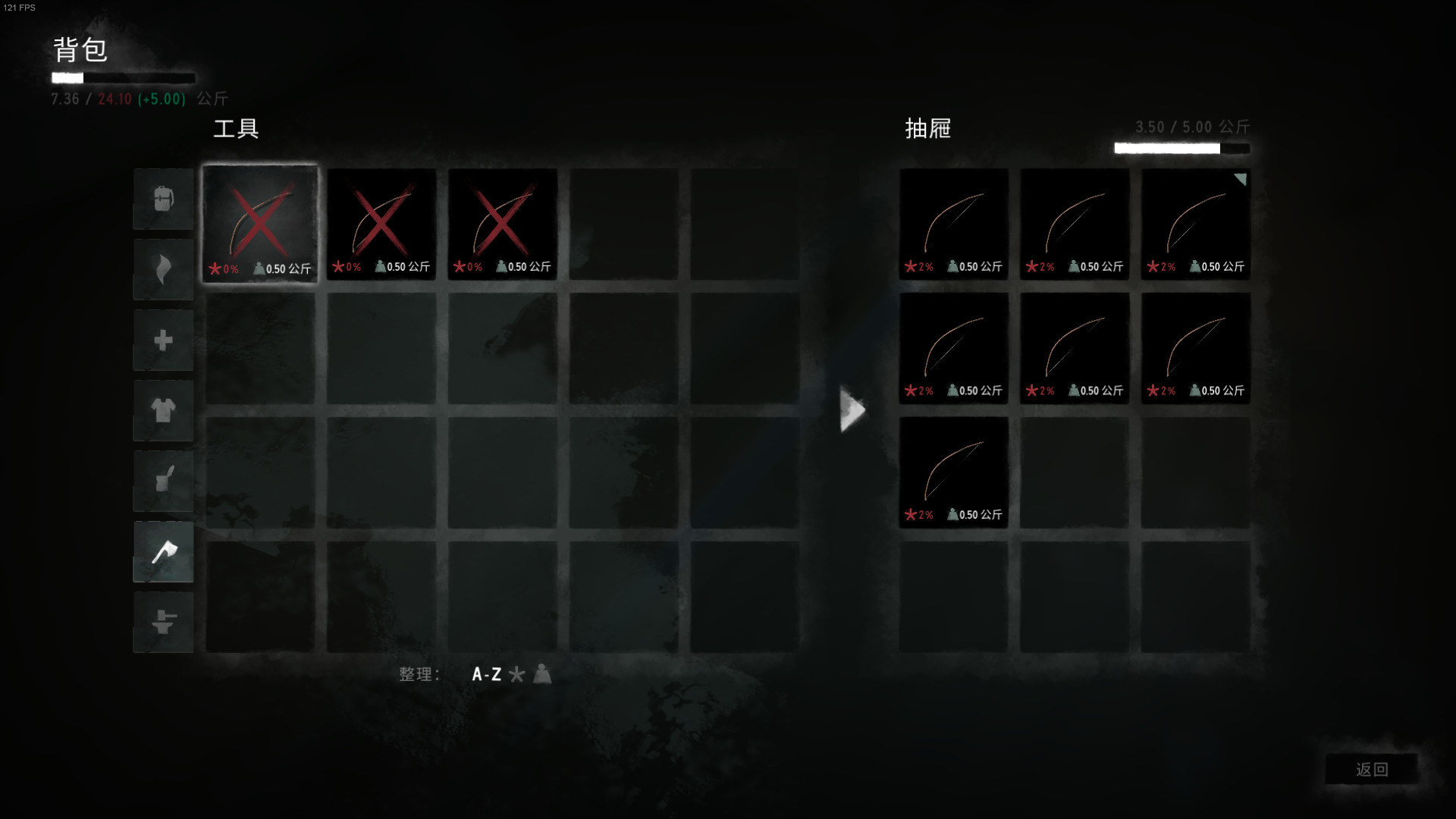This screenshot has width=1456, height=819.
Task: Open the food and drink category
Action: click(162, 481)
